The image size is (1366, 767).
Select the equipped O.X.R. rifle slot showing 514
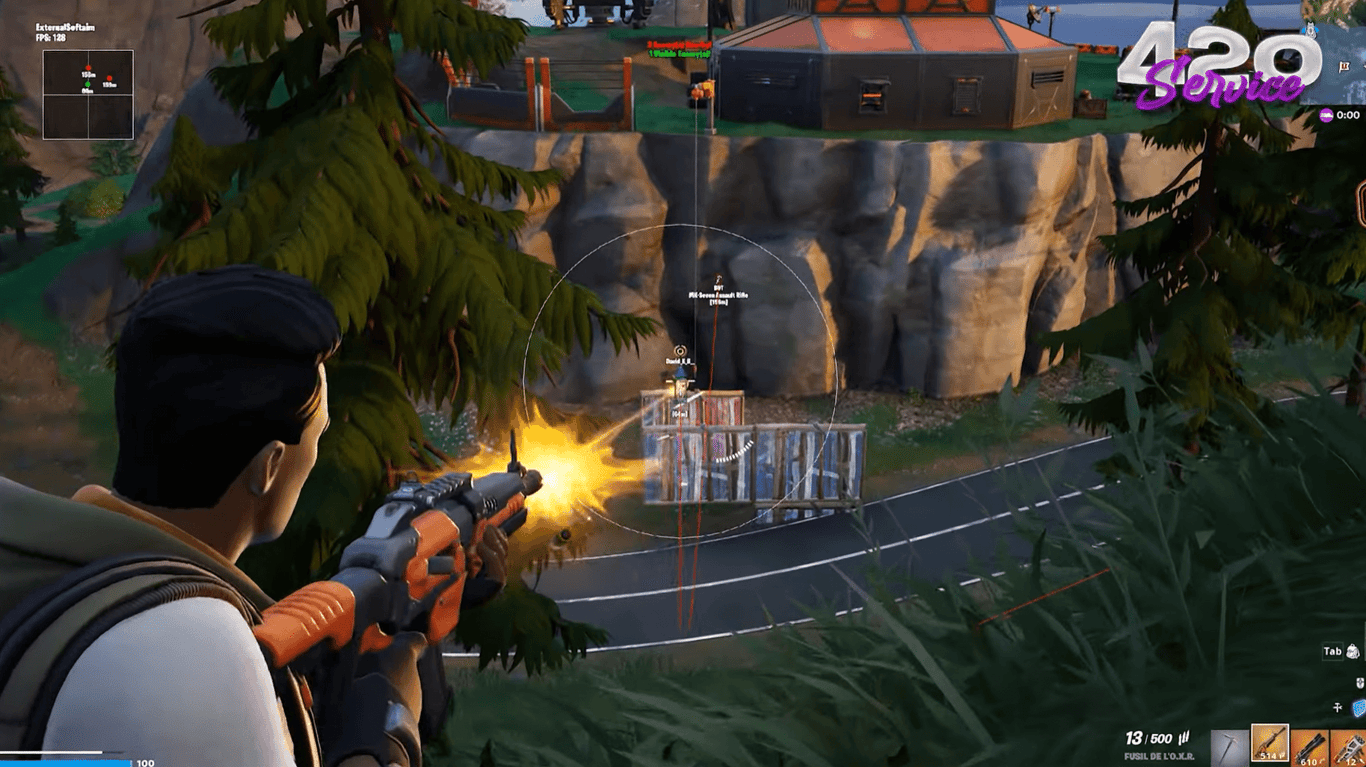pos(1270,744)
